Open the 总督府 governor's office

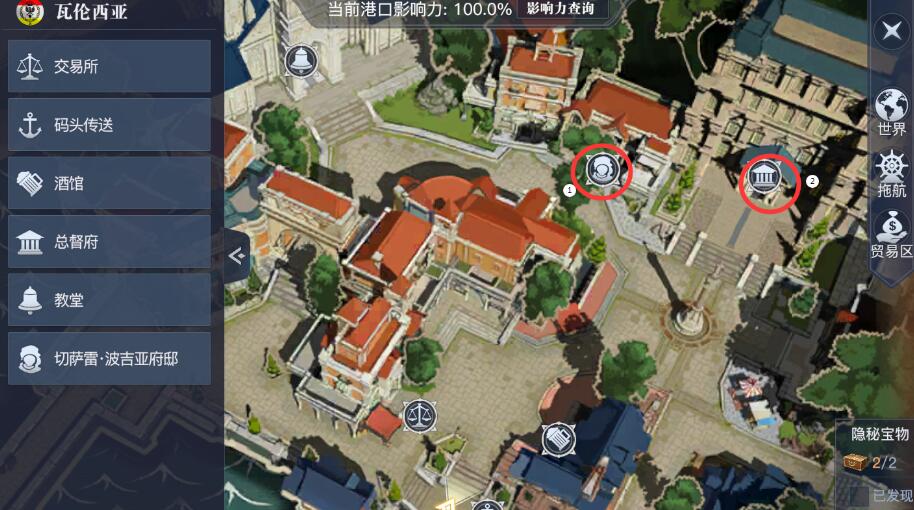click(109, 241)
